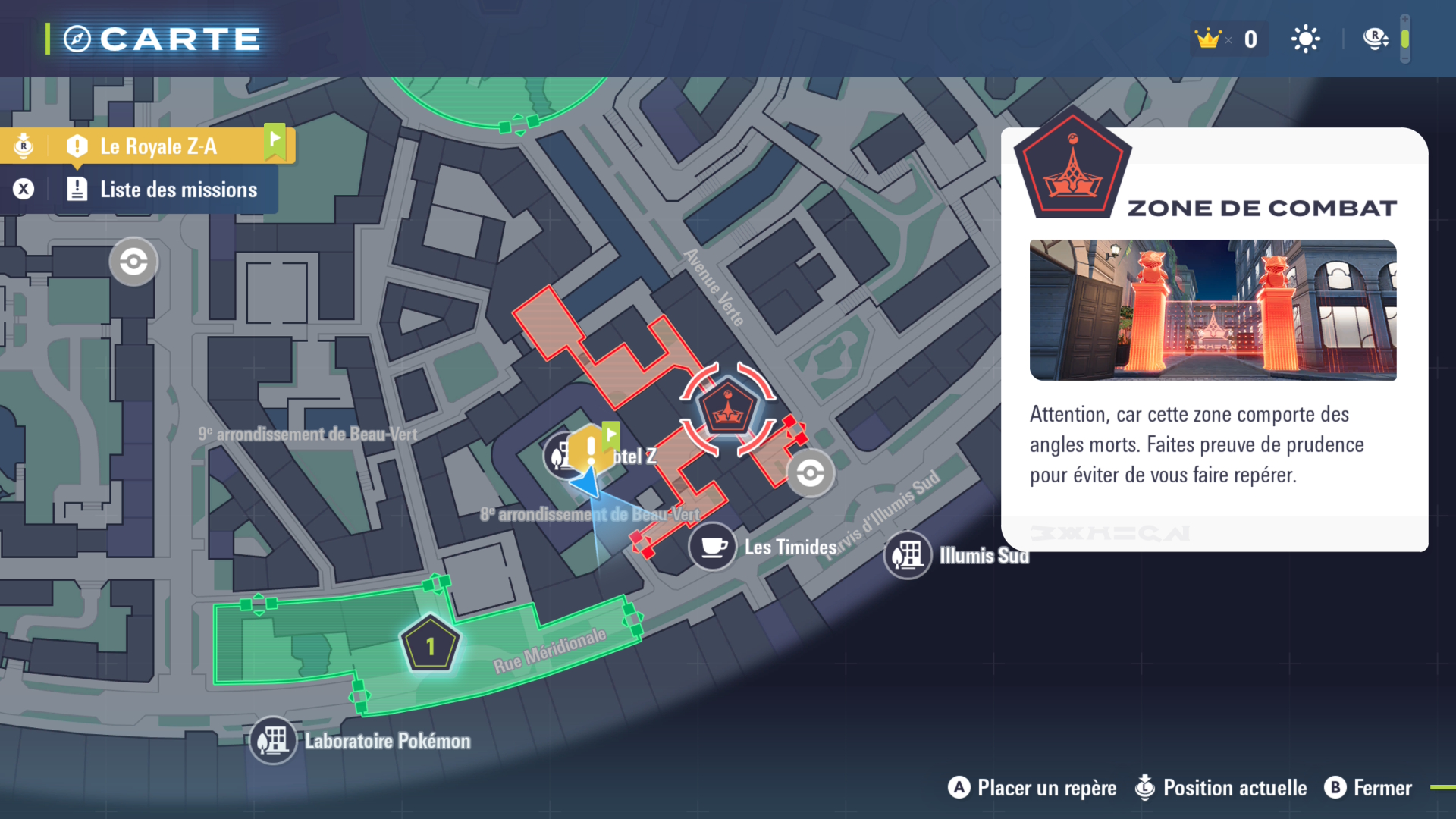The image size is (1456, 819).
Task: Select the red combat zone map marker
Action: 728,409
